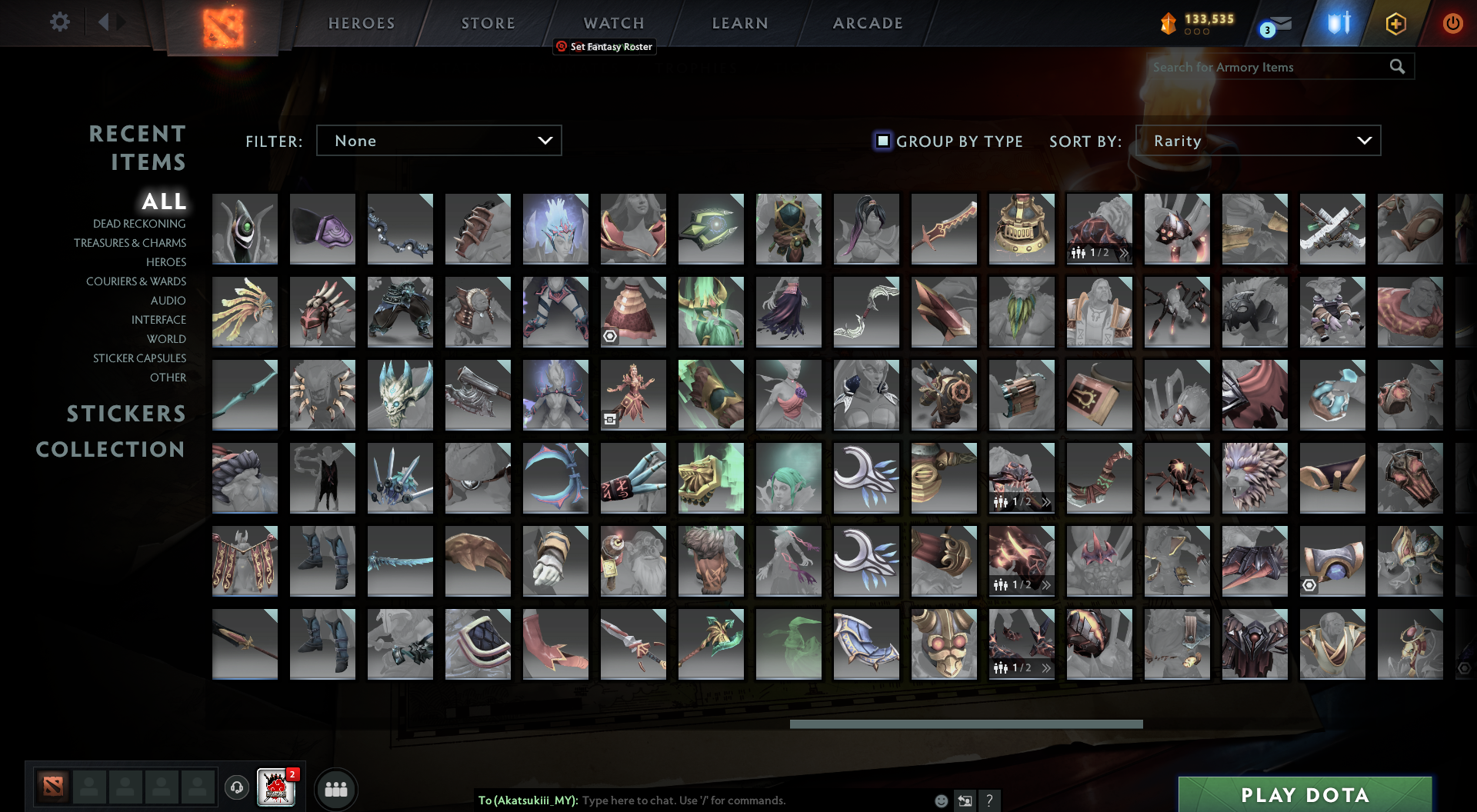1477x812 pixels.
Task: Open the Dota Plus shield icon
Action: 1339,23
